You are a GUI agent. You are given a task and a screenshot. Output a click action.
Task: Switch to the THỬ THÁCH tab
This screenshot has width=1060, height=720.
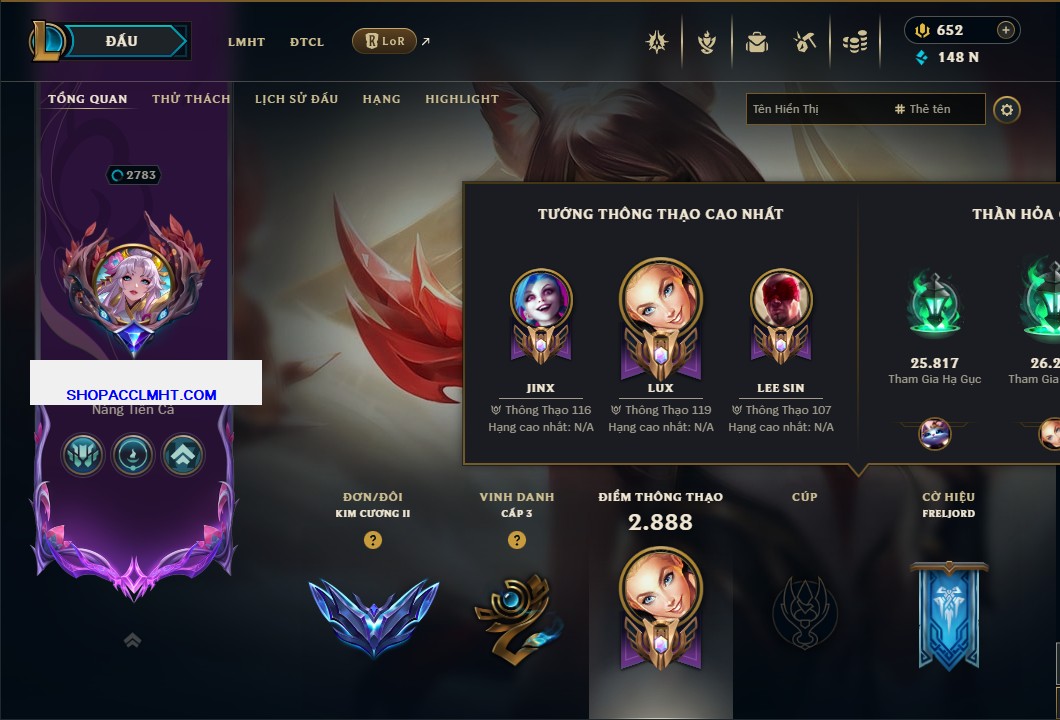pyautogui.click(x=191, y=99)
